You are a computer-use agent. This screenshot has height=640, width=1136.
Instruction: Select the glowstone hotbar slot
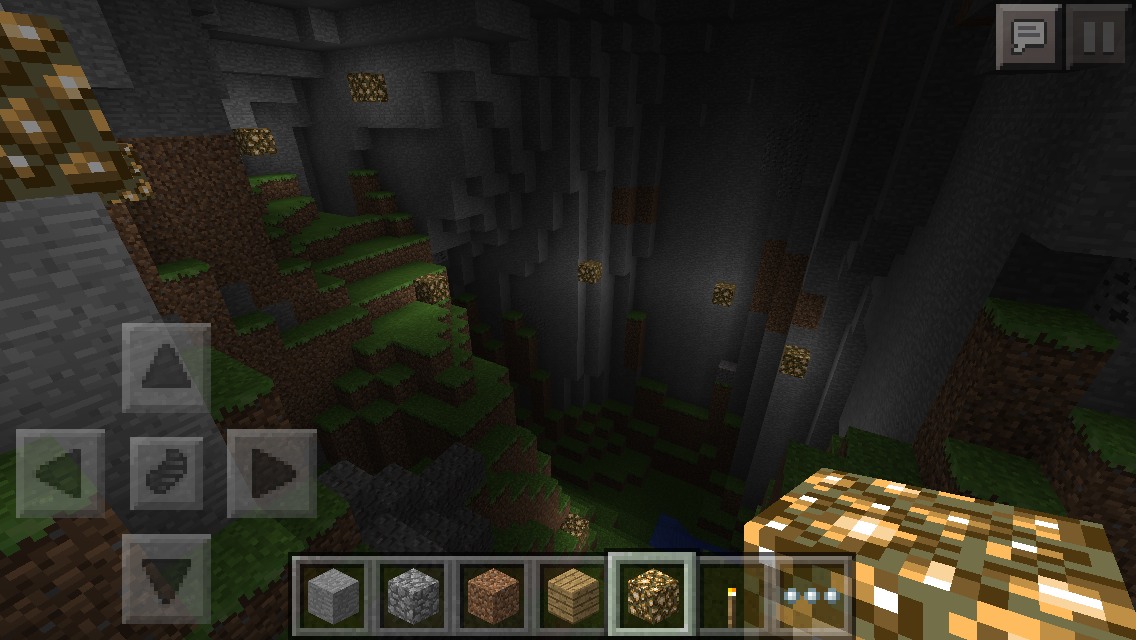(x=651, y=594)
